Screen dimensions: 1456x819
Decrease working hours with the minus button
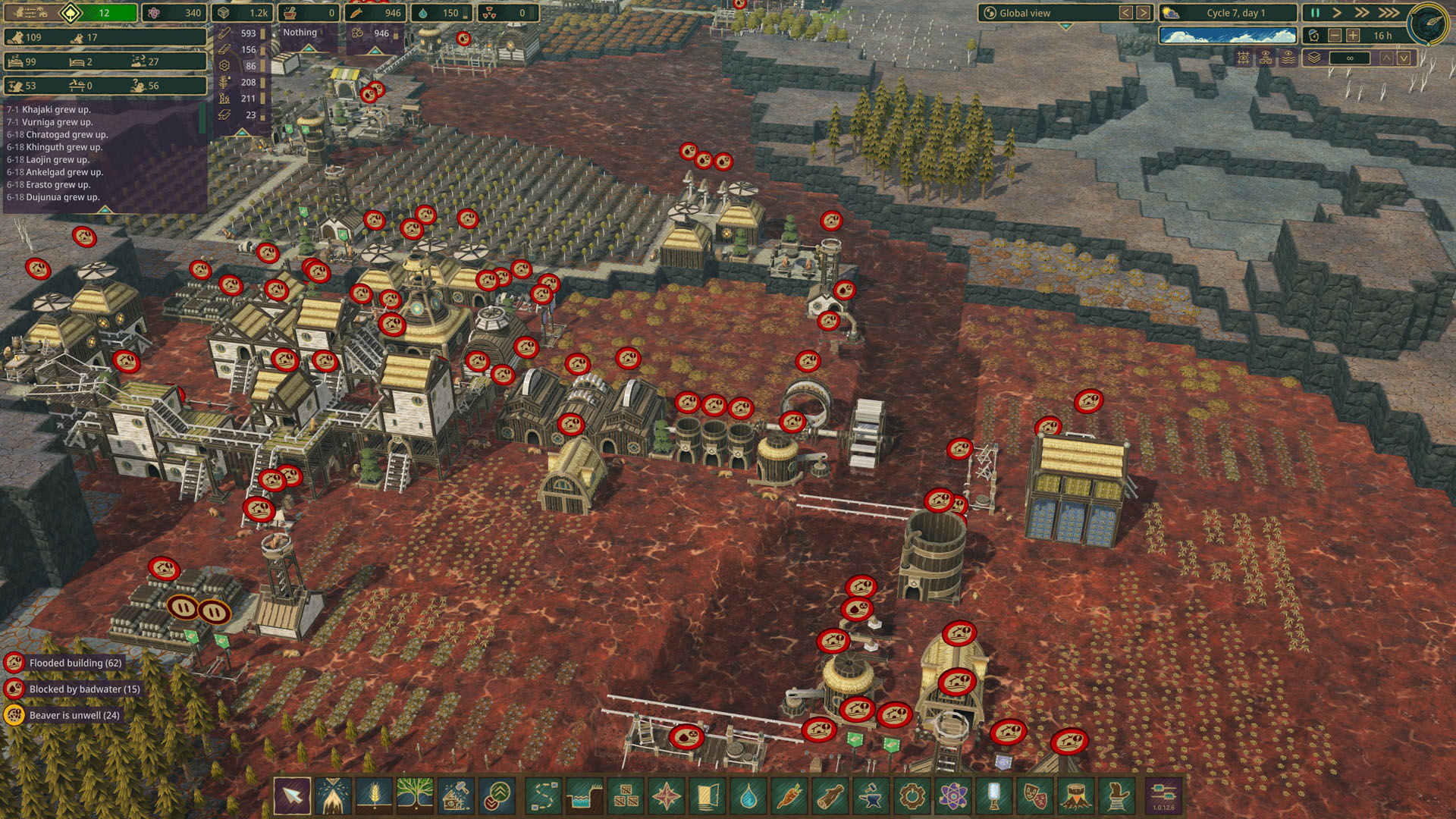1335,36
